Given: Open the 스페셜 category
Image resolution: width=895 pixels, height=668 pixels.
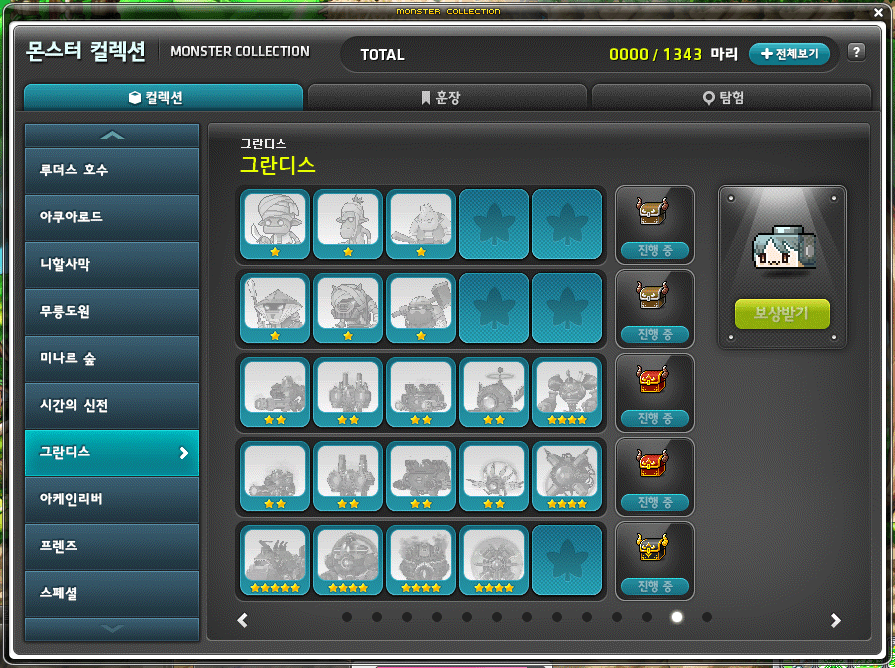Looking at the screenshot, I should pyautogui.click(x=112, y=593).
